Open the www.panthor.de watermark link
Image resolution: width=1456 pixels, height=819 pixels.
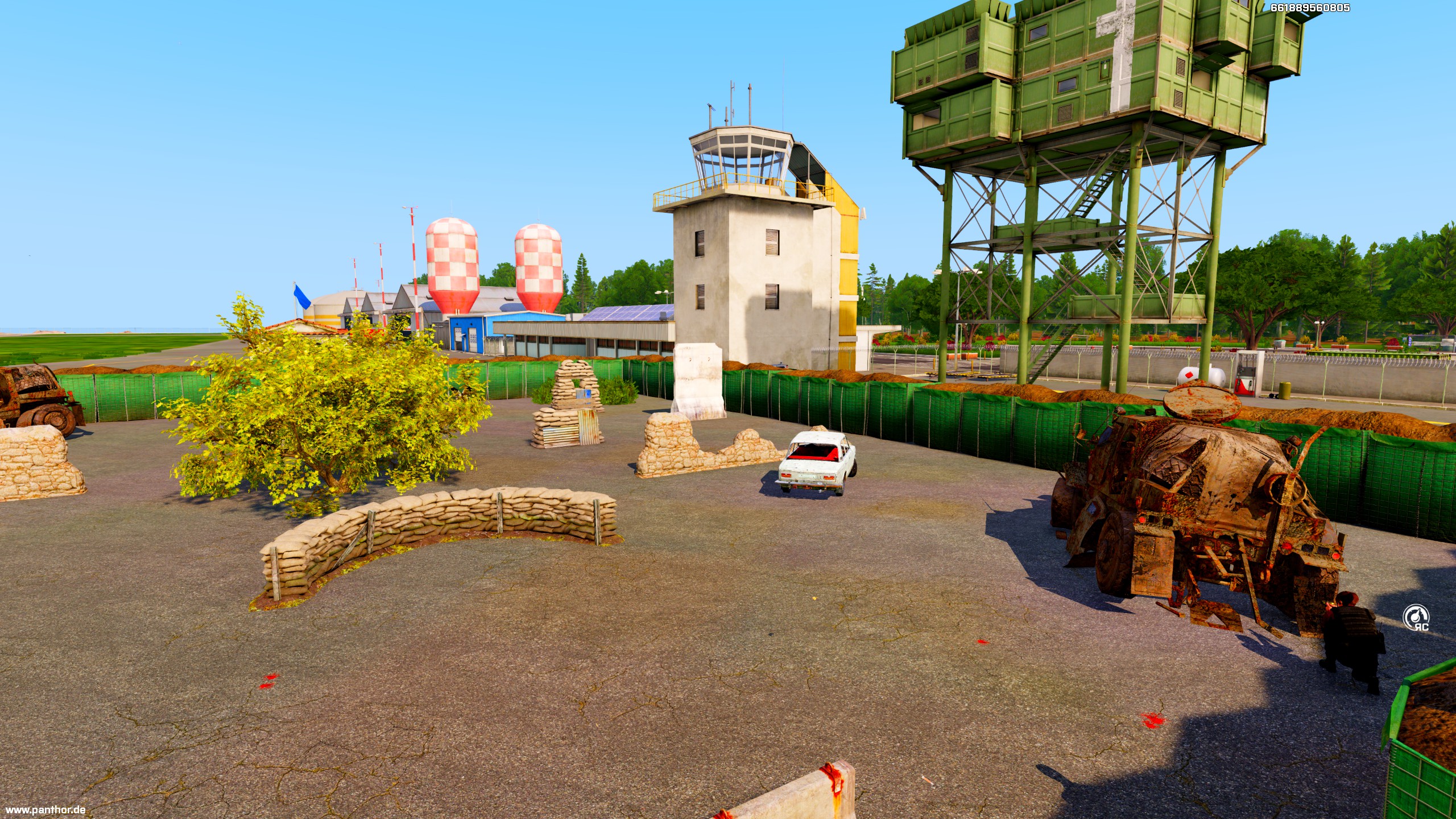[45, 809]
